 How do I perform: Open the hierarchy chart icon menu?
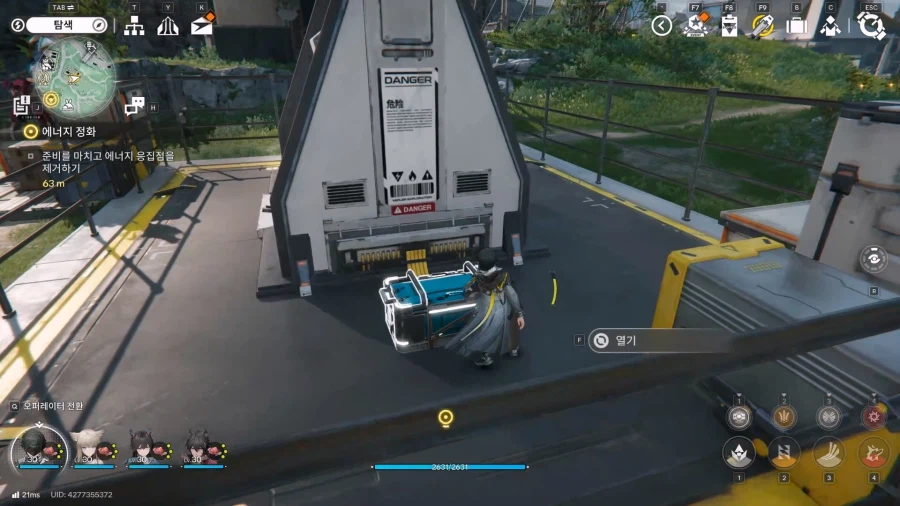[134, 26]
